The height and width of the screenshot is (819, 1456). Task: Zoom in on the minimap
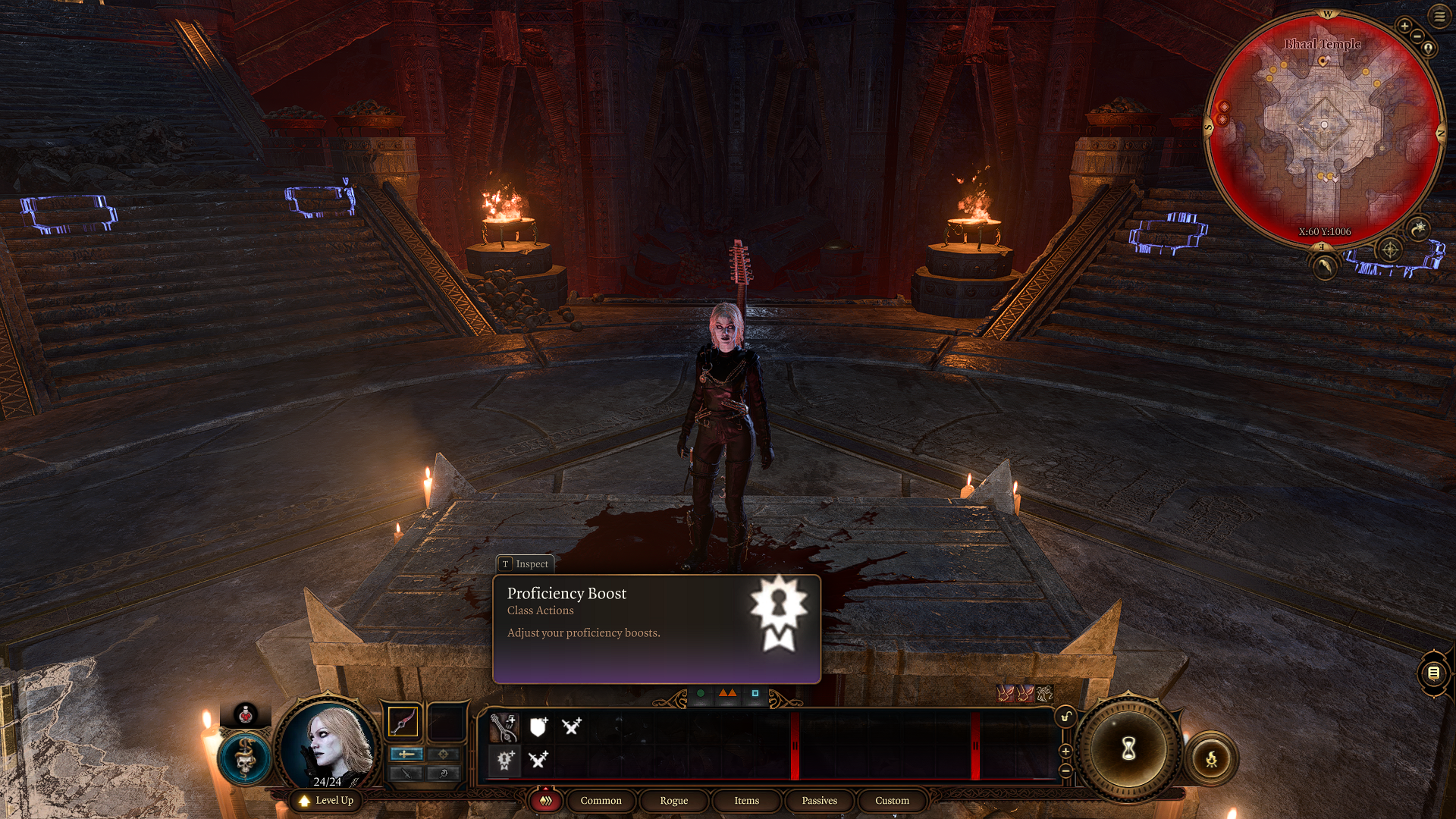click(1404, 27)
